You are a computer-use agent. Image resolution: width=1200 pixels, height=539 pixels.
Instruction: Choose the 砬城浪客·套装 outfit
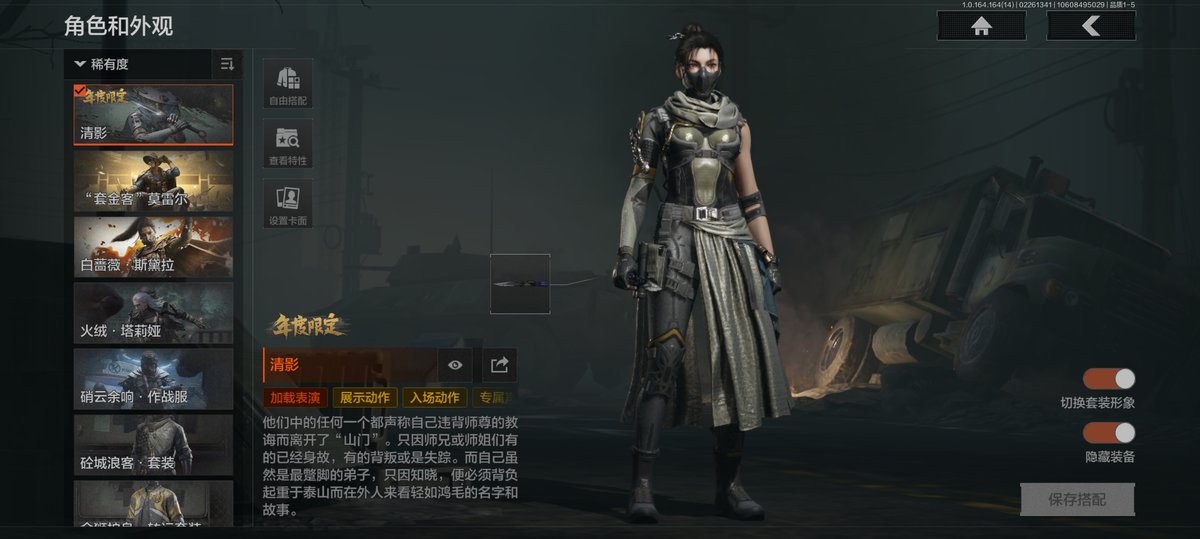point(153,444)
